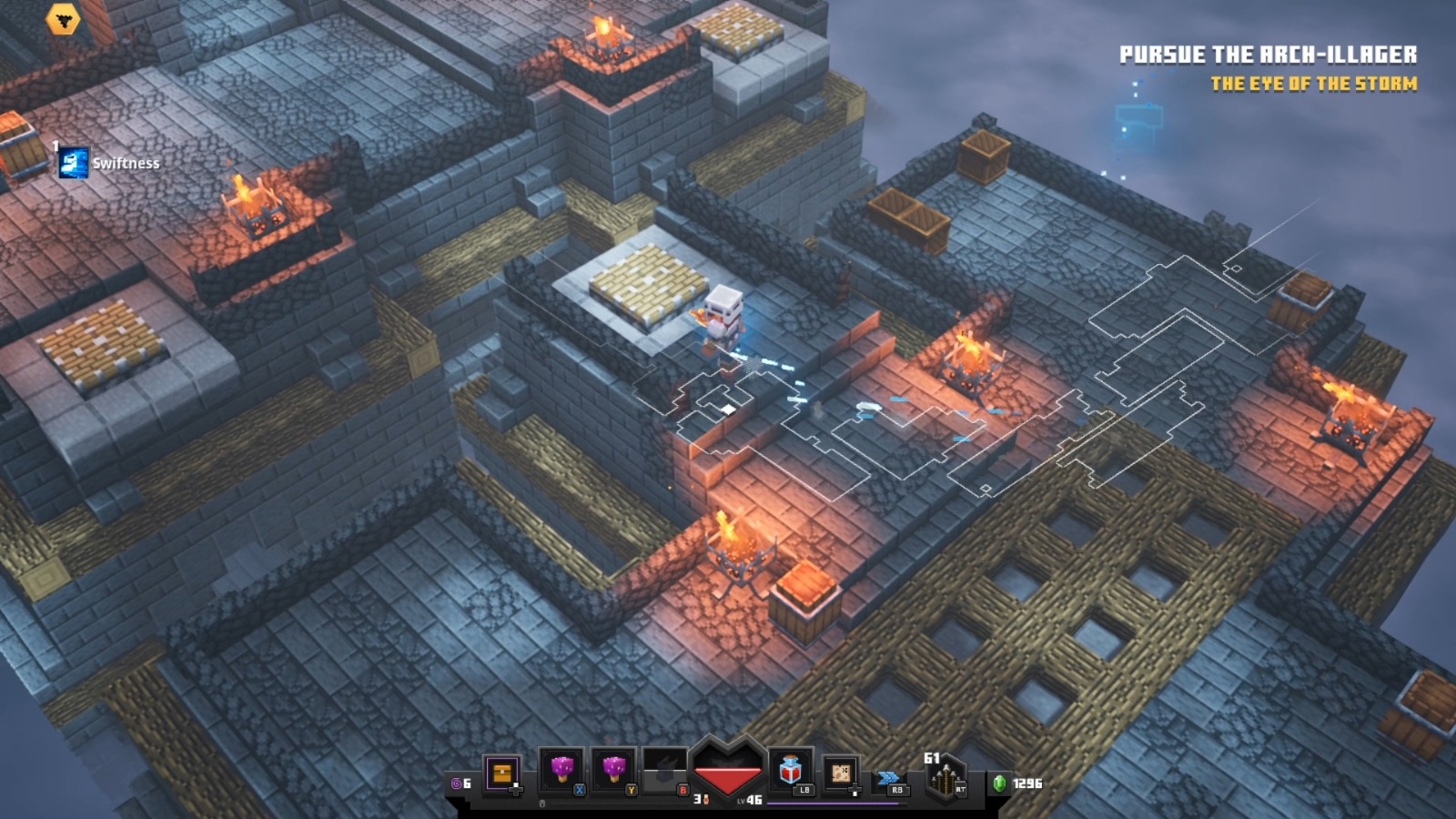
Task: Select the yellow hexagon icon
Action: [x=63, y=18]
